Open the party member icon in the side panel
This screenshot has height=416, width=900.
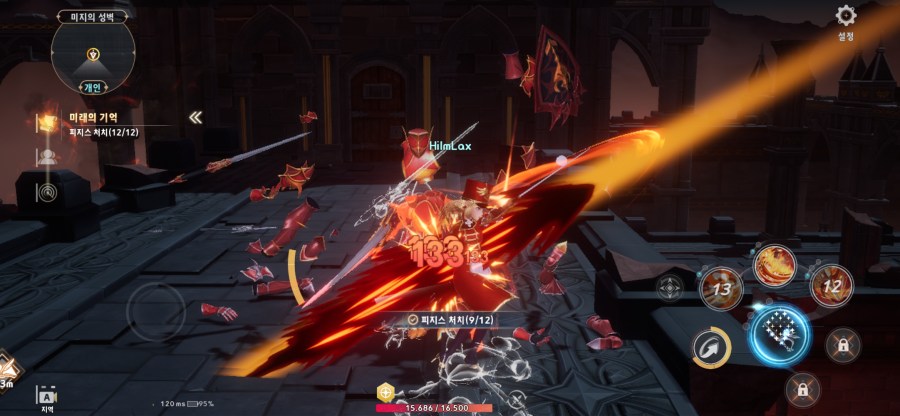coord(47,156)
